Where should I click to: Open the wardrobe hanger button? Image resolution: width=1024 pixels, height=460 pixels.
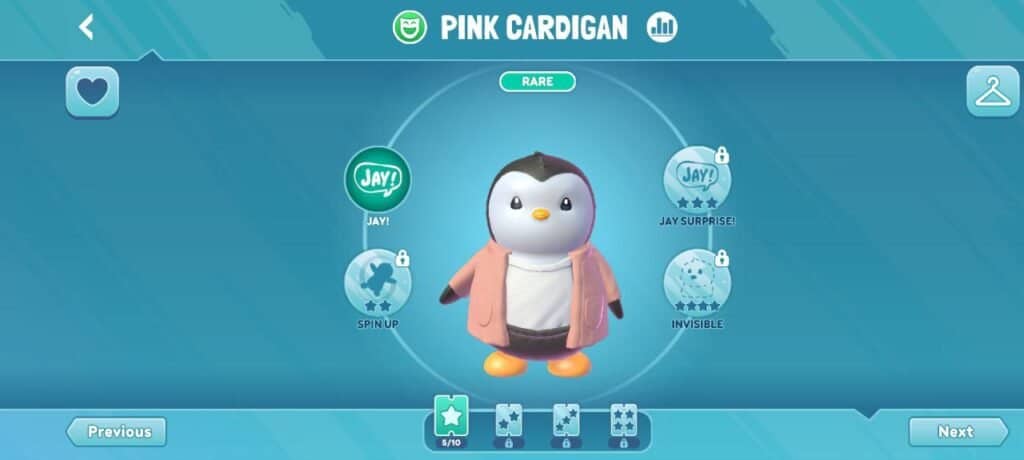click(992, 92)
